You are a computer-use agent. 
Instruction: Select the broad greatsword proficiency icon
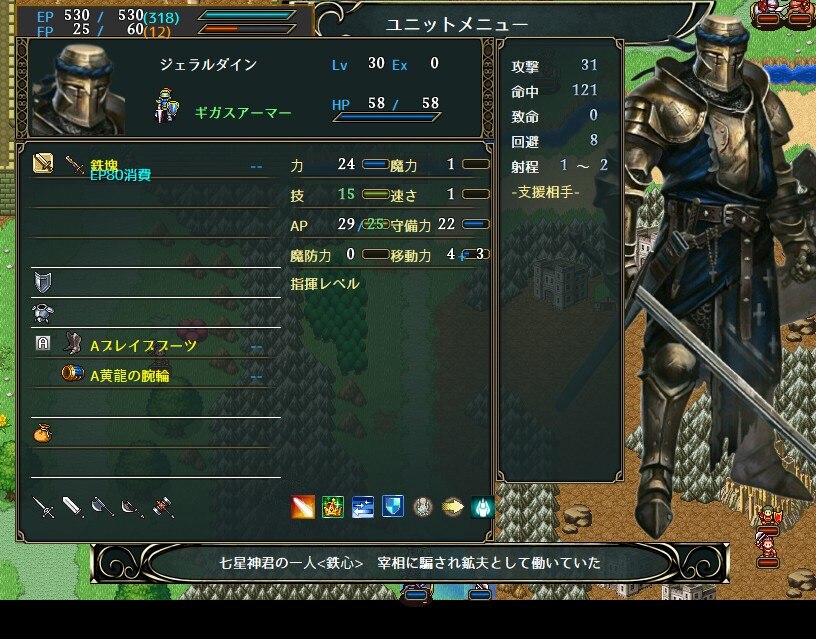pos(73,507)
